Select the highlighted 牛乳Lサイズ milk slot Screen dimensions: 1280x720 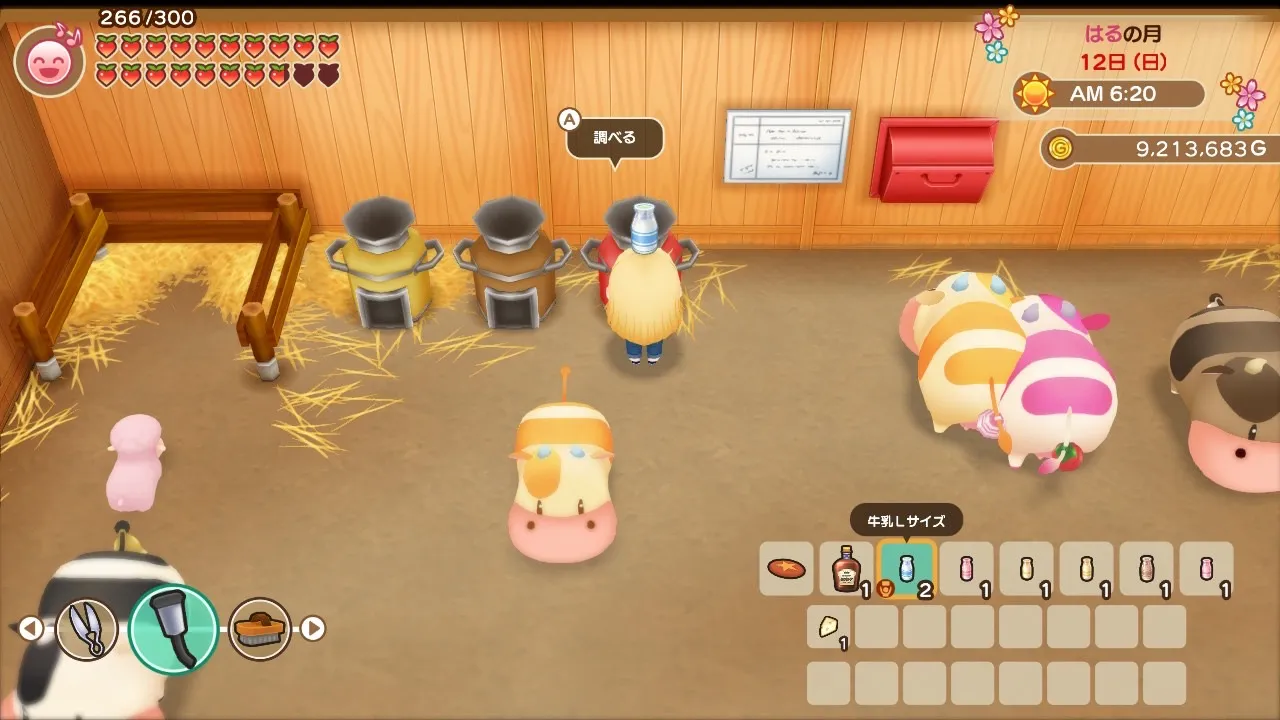click(x=906, y=569)
